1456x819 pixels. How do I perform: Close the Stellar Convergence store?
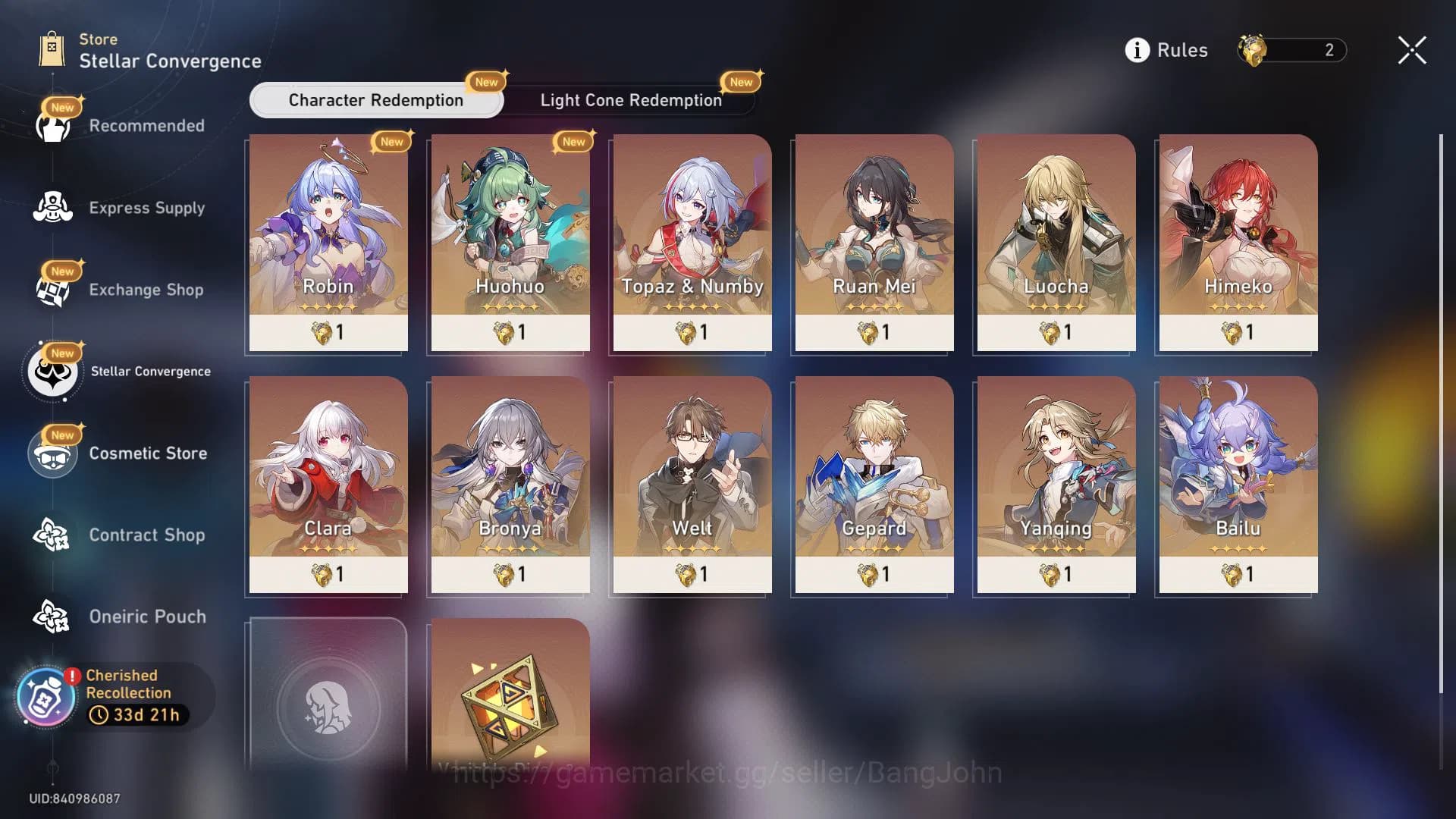1411,50
